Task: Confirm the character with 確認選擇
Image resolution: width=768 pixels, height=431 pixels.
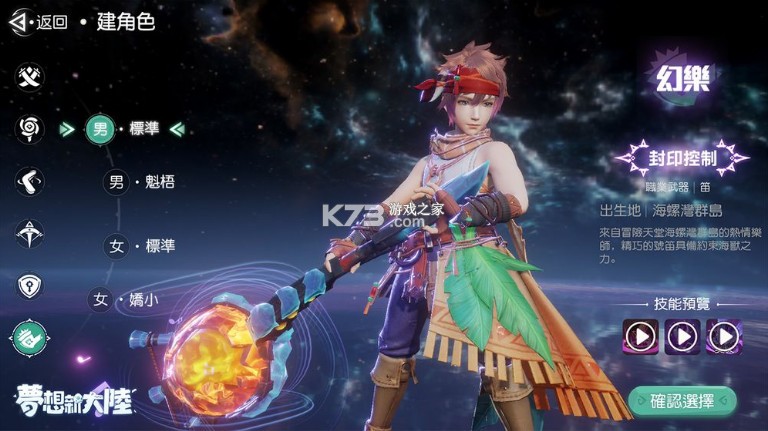Action: 682,401
